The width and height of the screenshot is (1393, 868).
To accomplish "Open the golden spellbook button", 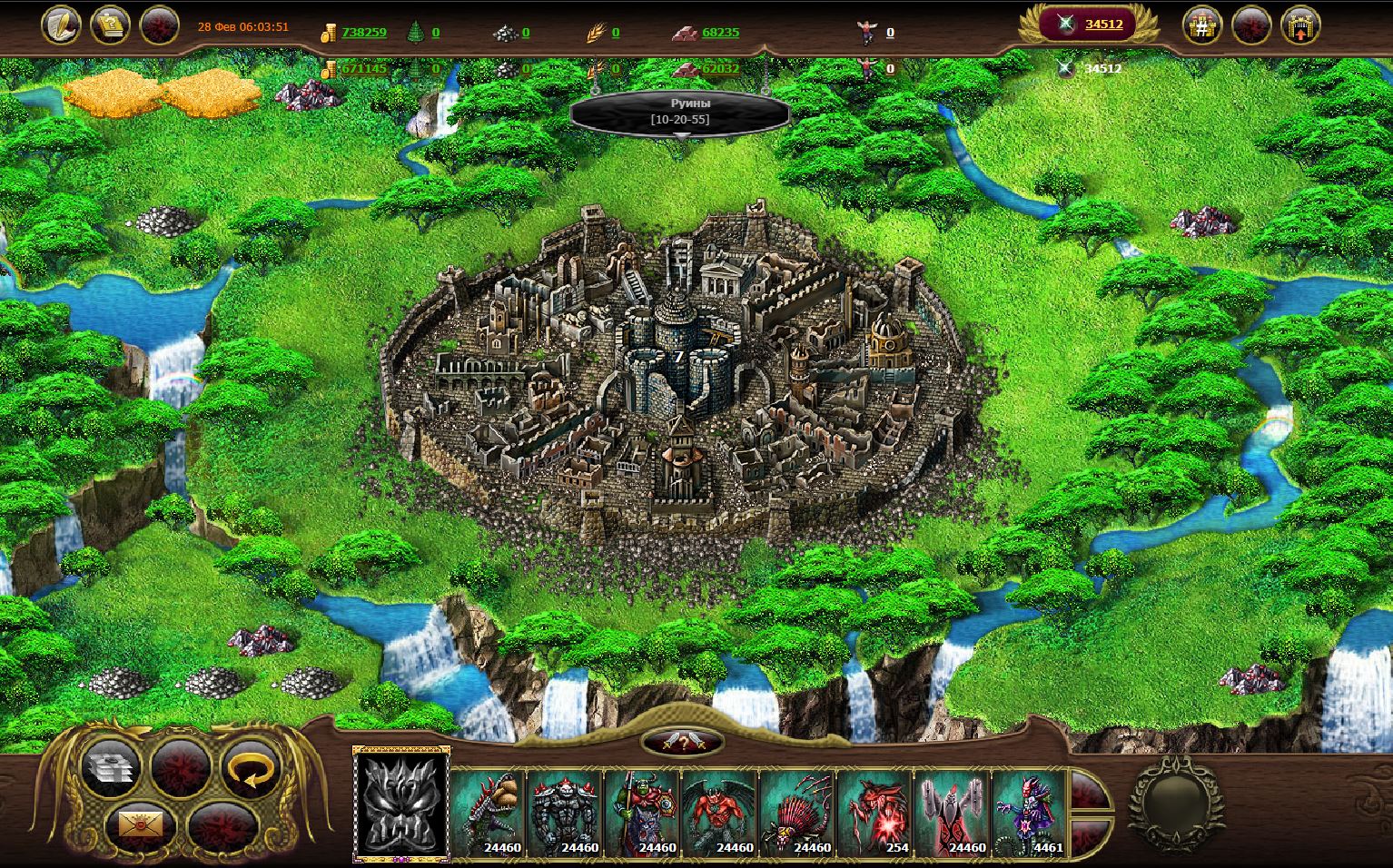I will tap(111, 25).
